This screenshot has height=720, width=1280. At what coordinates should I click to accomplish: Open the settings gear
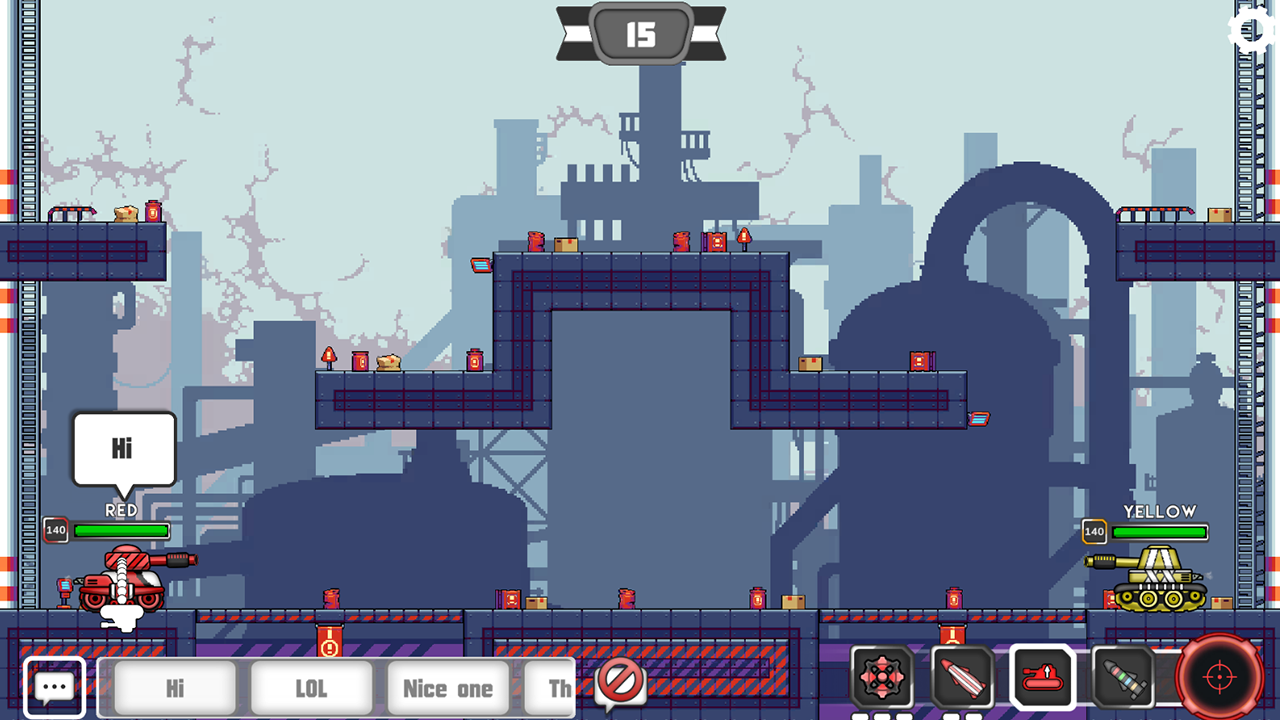pos(1252,31)
